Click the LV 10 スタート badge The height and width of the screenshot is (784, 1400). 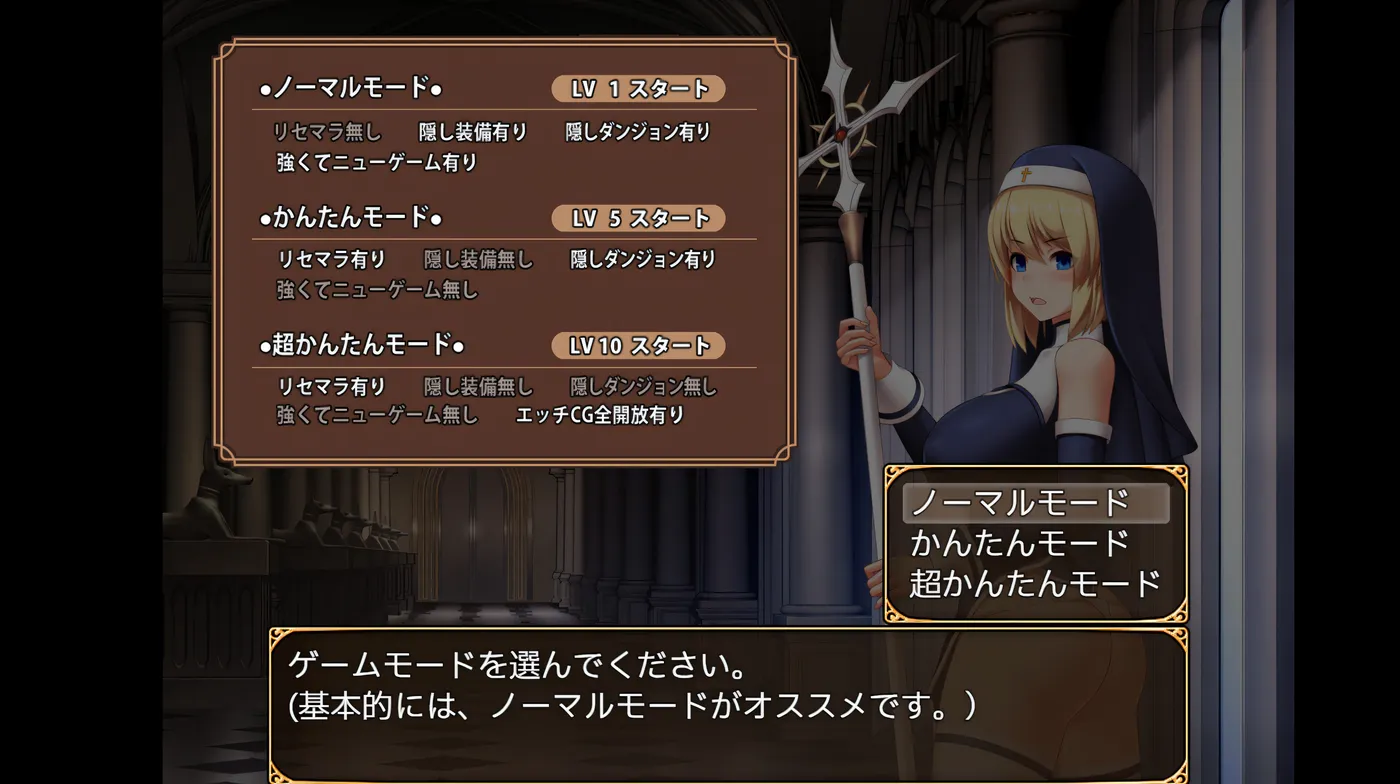click(x=637, y=346)
